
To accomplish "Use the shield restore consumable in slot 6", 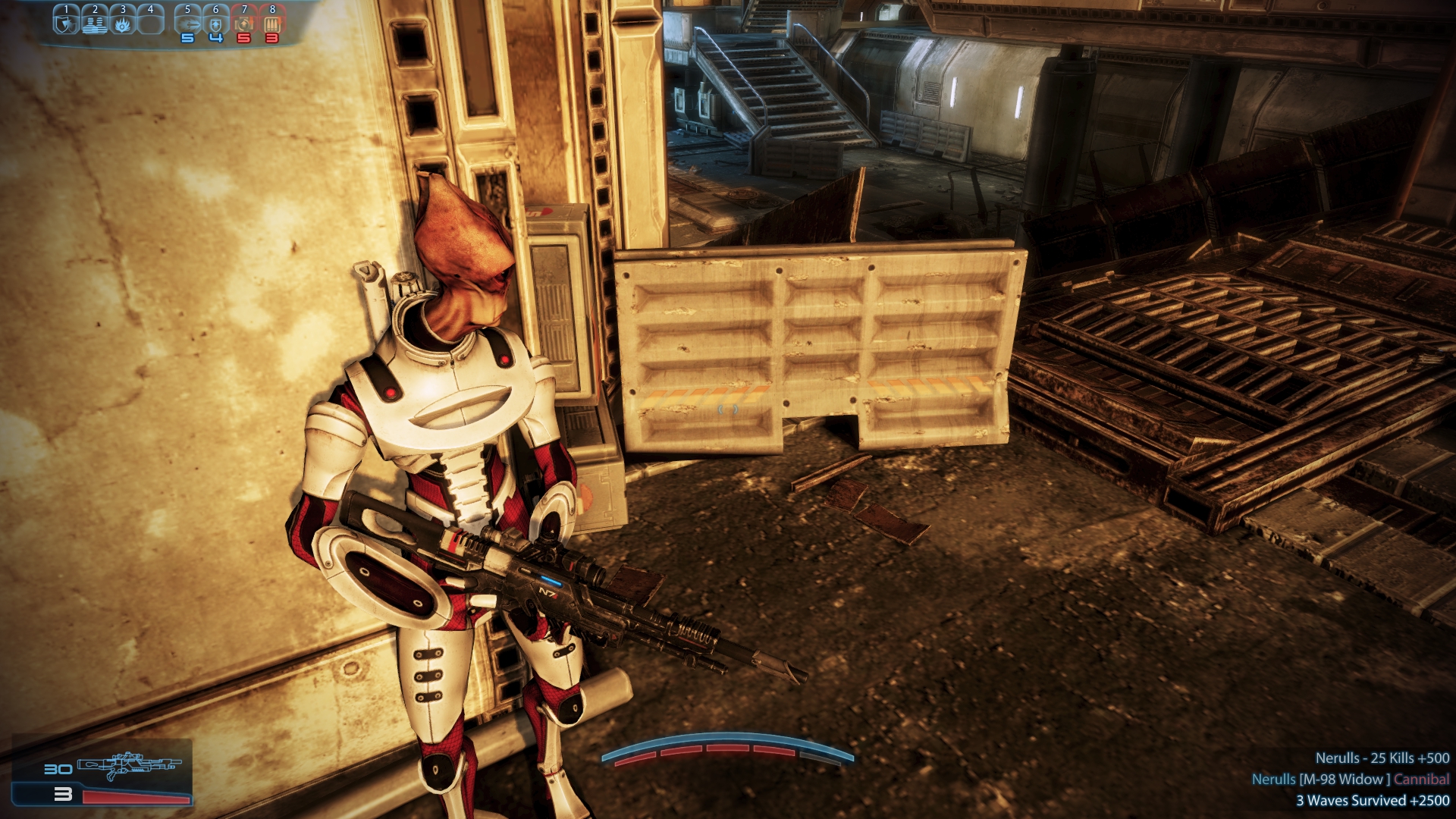I will (215, 23).
